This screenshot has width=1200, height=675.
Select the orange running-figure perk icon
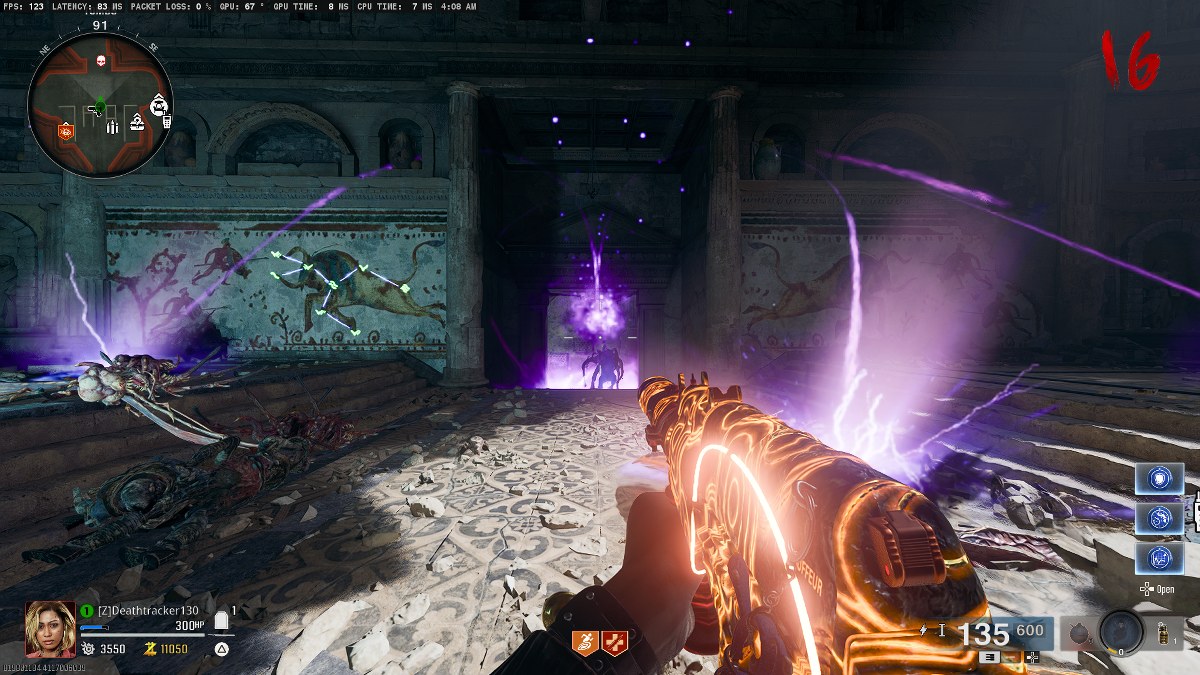click(x=584, y=643)
